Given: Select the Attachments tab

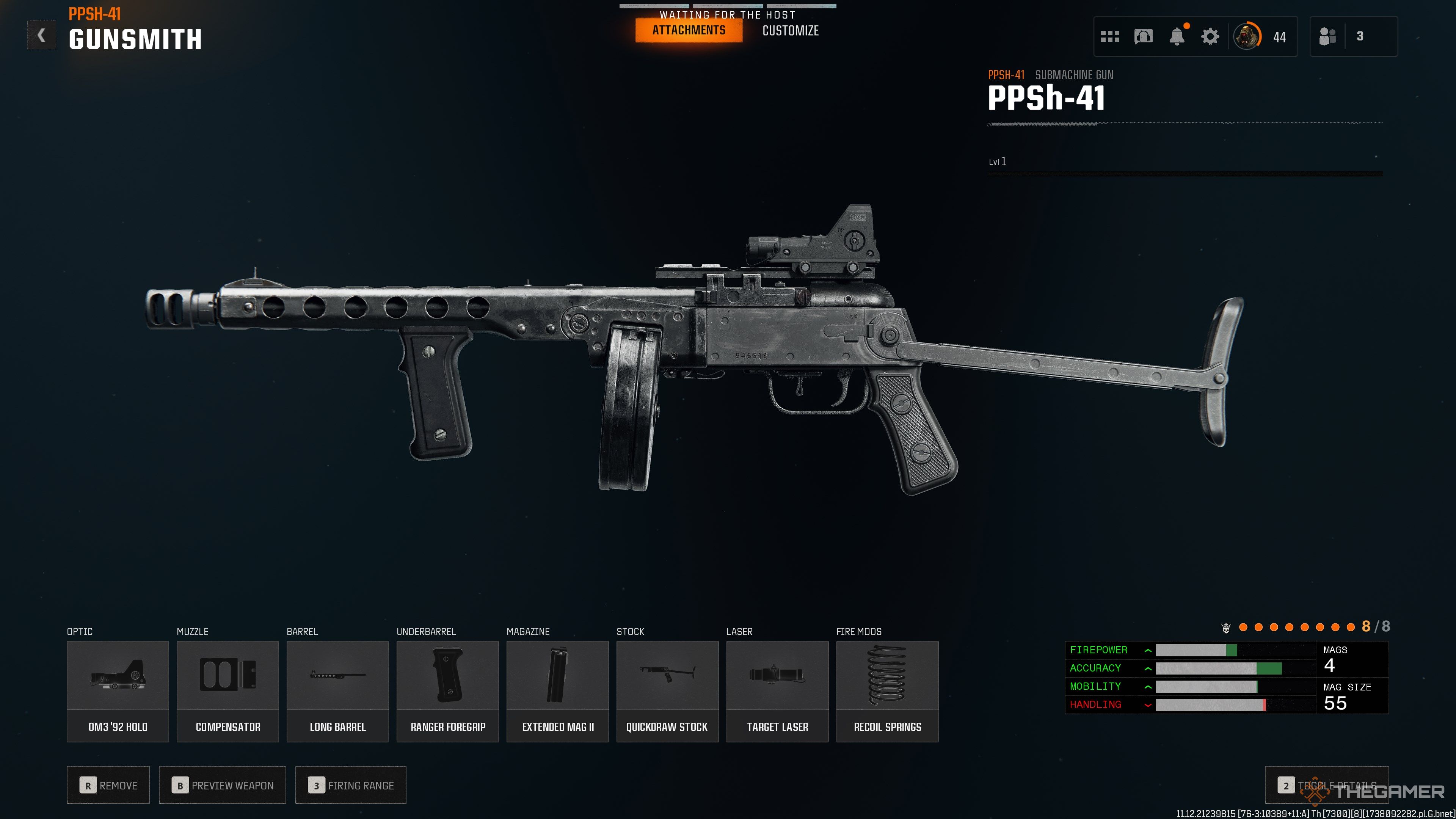Looking at the screenshot, I should [x=689, y=30].
